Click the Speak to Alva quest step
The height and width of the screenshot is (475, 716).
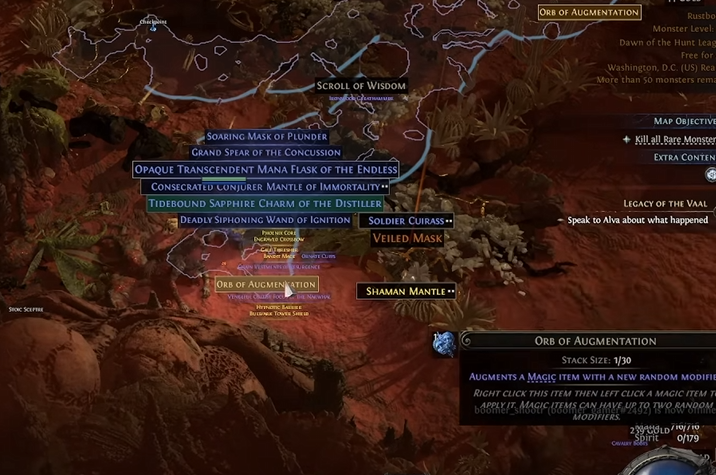[638, 220]
